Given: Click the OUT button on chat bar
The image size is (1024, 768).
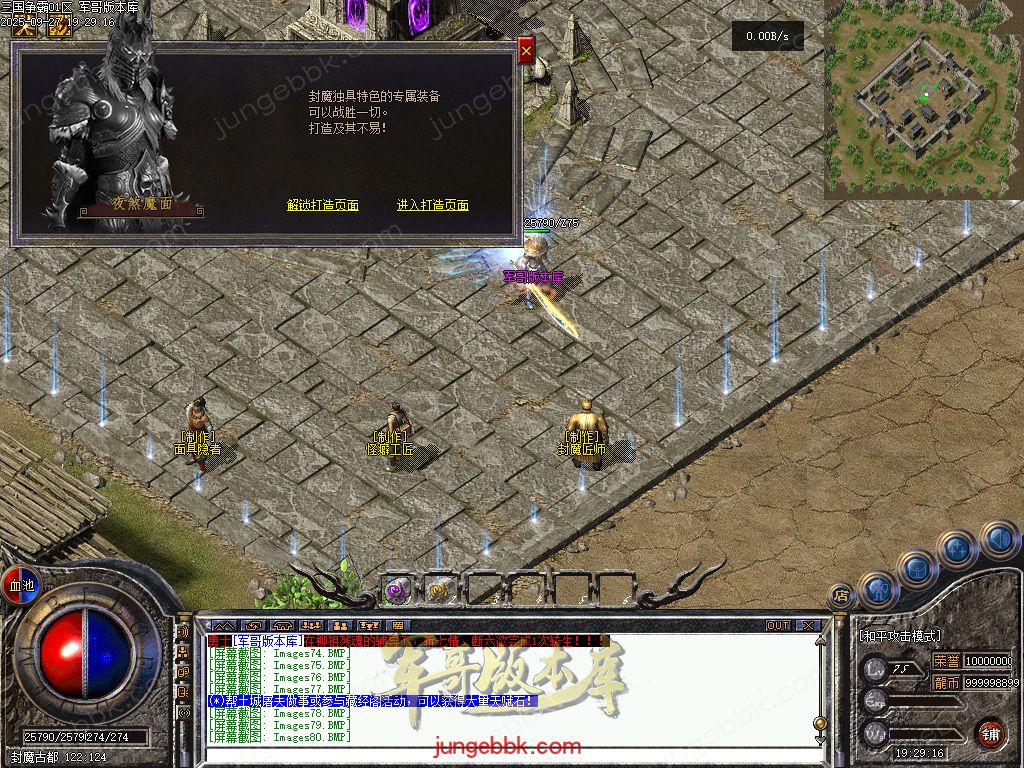Looking at the screenshot, I should tap(777, 625).
